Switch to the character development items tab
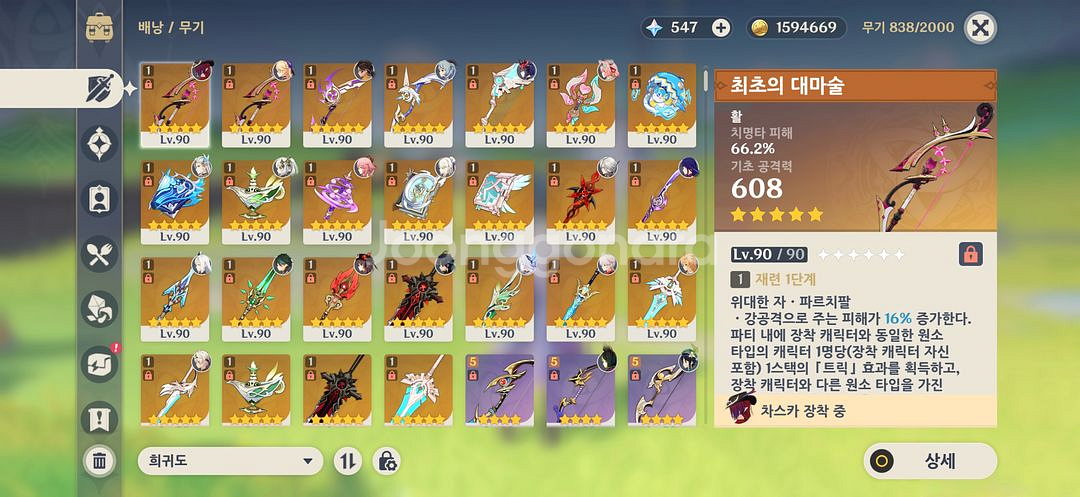 pyautogui.click(x=99, y=198)
